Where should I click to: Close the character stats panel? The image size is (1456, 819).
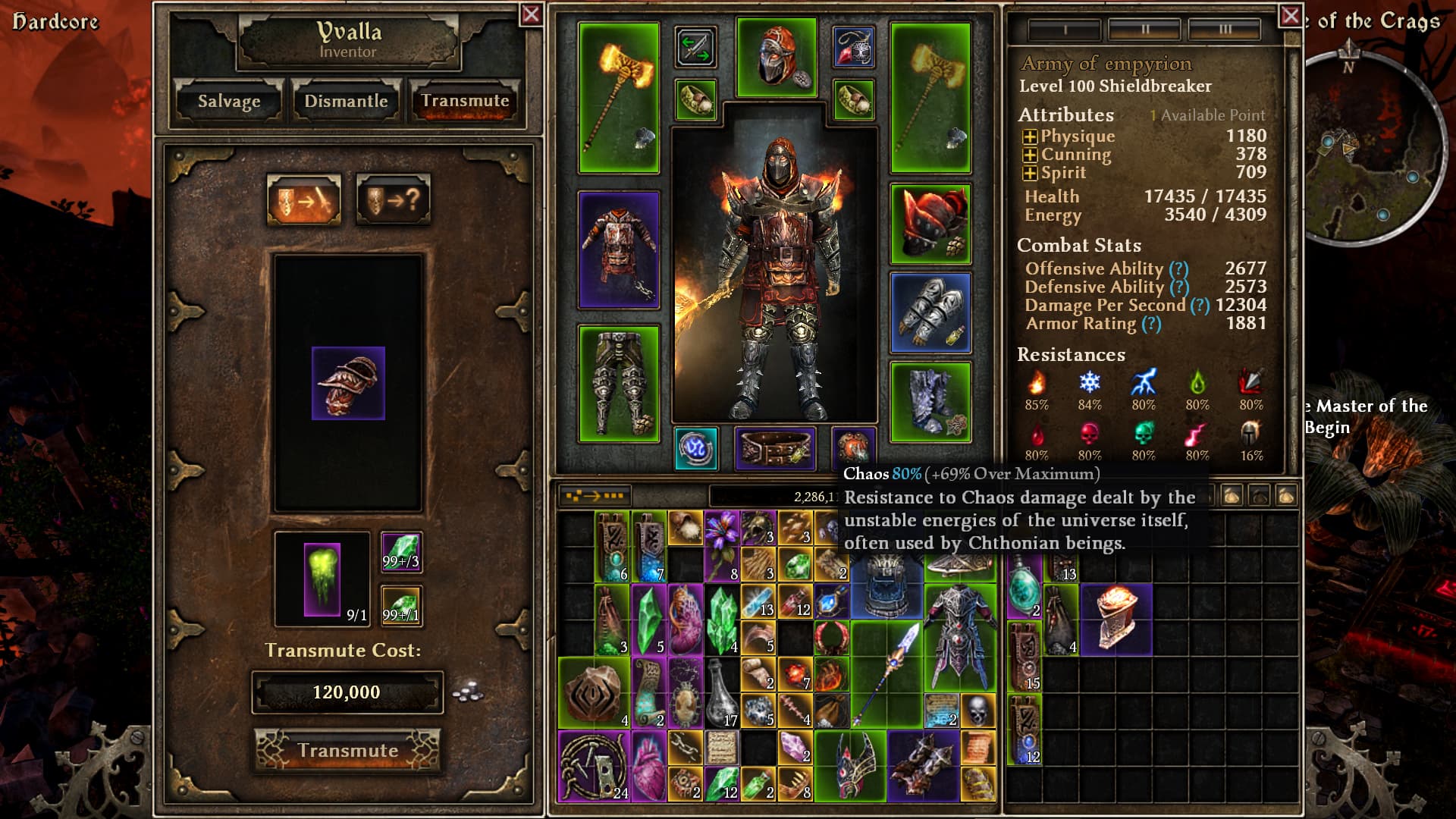[x=1290, y=16]
